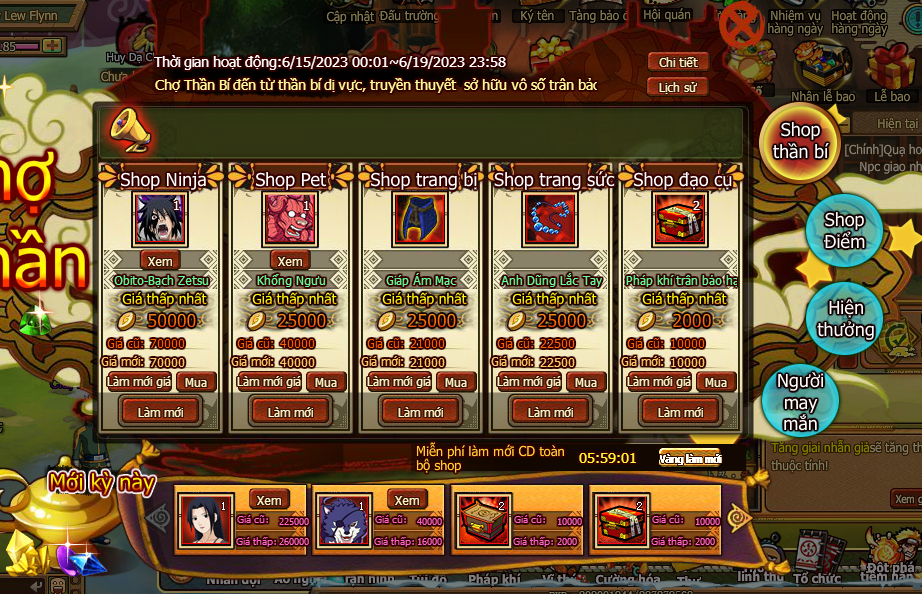Select the Pháp khí trân bảo chest icon

680,219
